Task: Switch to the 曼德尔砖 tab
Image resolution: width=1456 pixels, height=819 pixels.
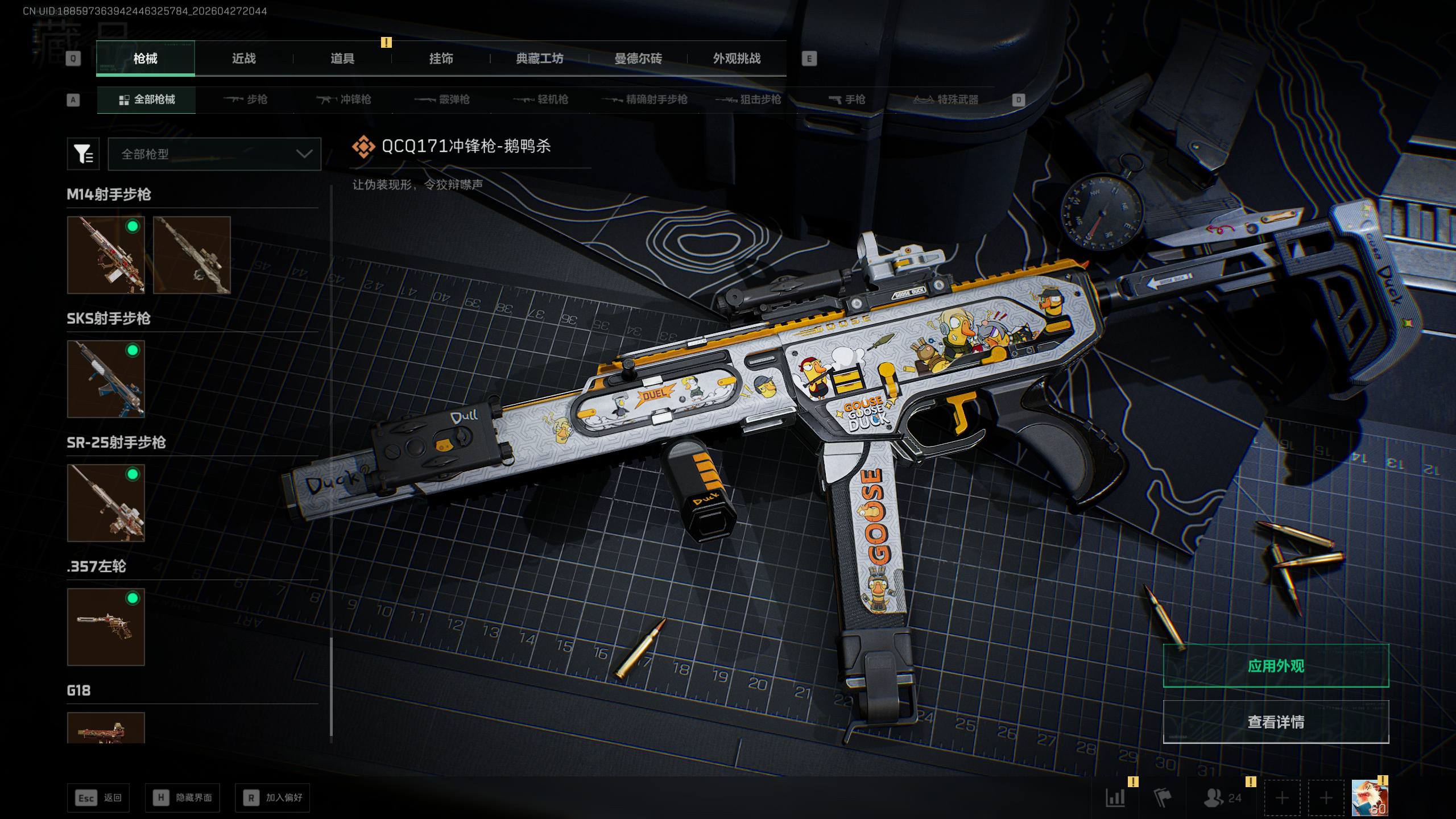Action: point(638,59)
